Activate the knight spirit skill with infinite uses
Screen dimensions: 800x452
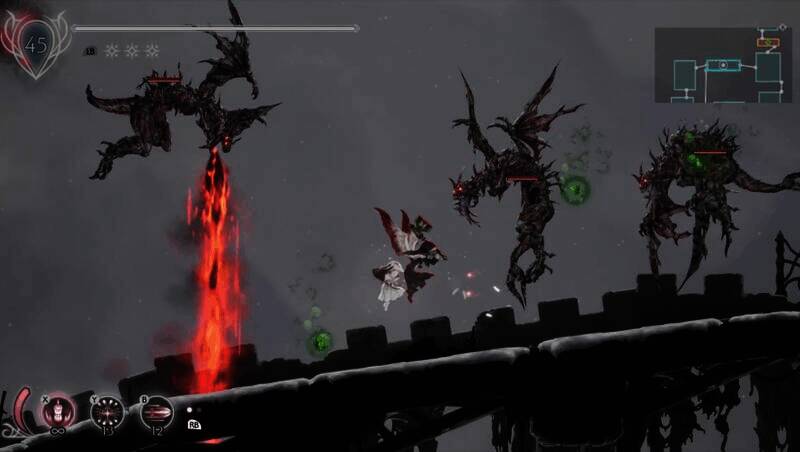click(x=60, y=410)
